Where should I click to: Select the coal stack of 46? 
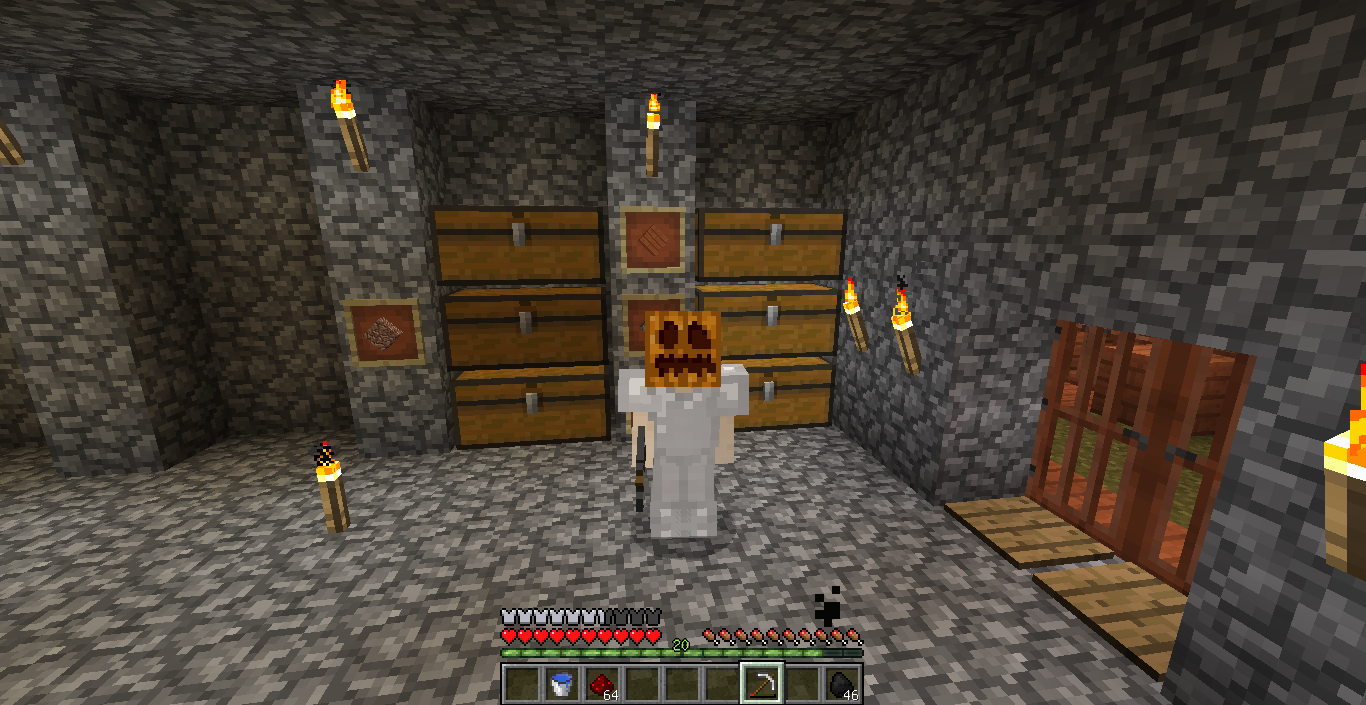pyautogui.click(x=841, y=684)
